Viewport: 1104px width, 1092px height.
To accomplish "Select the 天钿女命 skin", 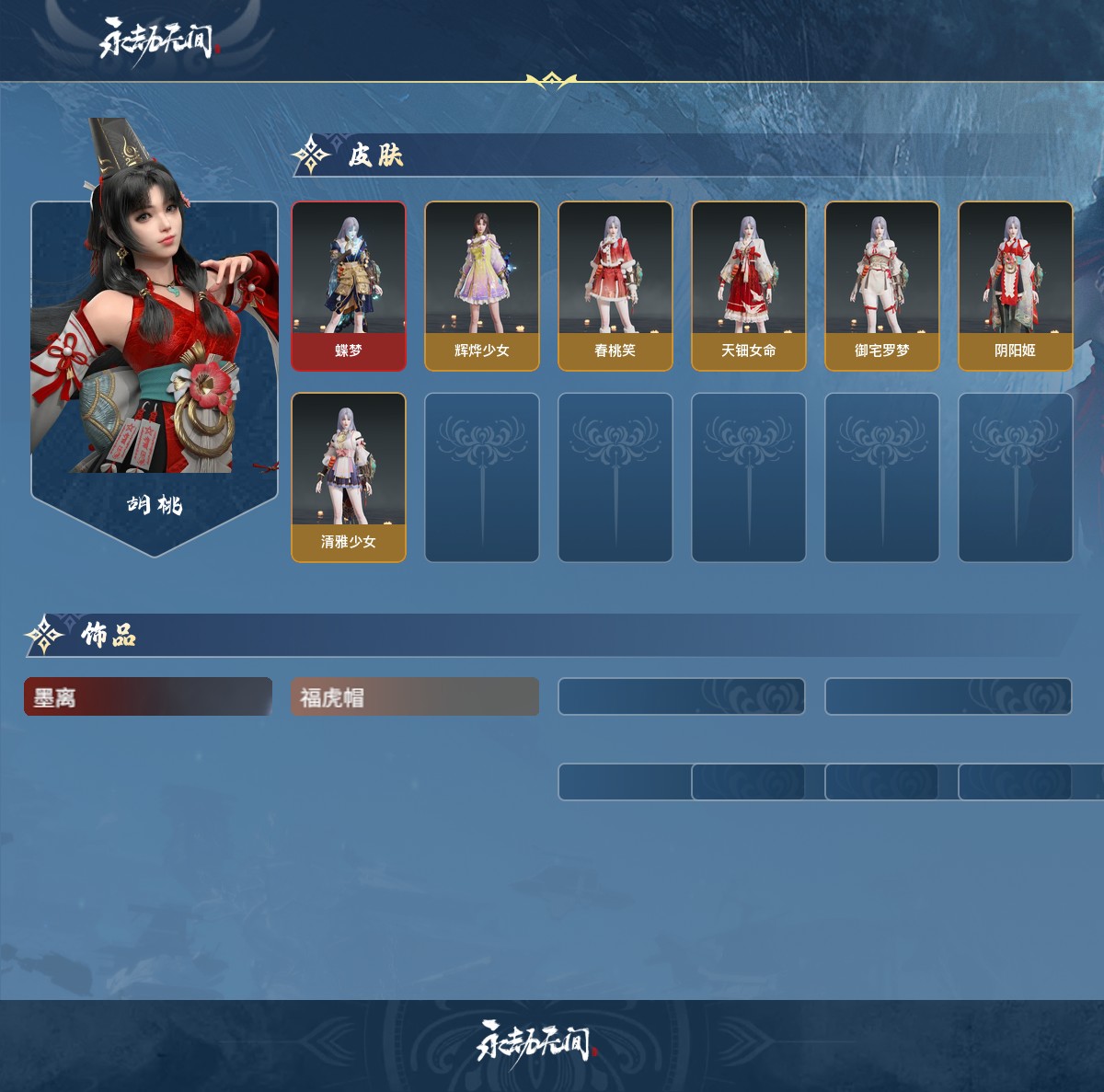I will click(x=749, y=286).
